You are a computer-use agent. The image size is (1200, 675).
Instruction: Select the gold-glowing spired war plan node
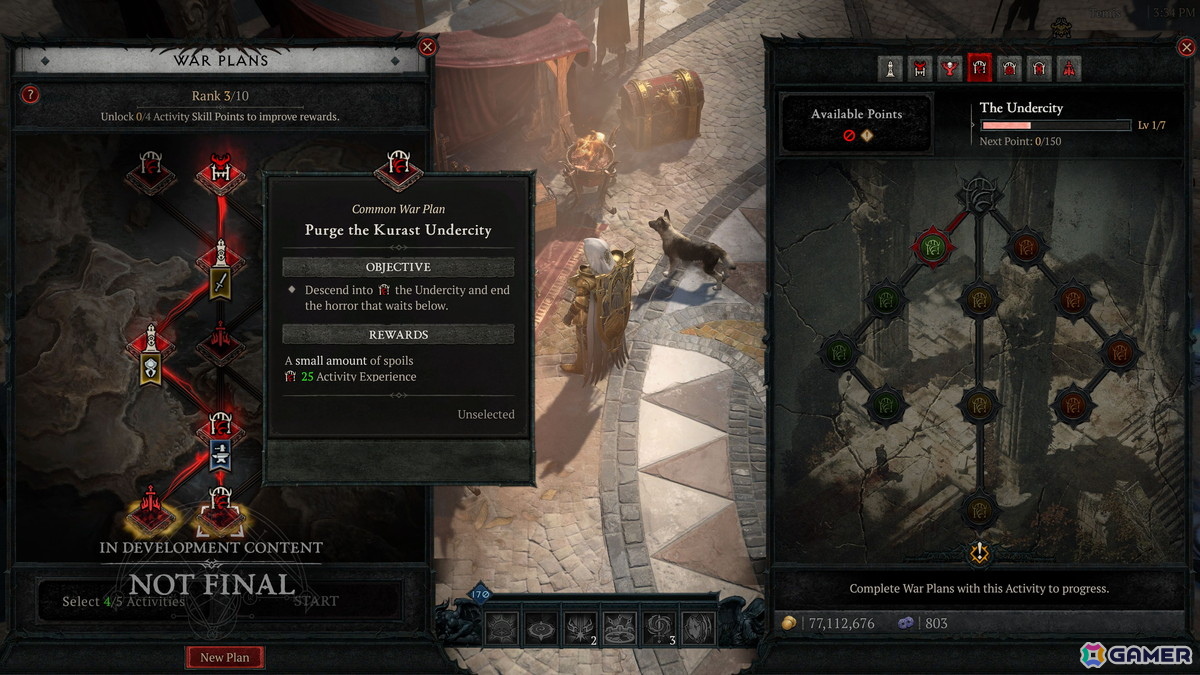pos(151,508)
